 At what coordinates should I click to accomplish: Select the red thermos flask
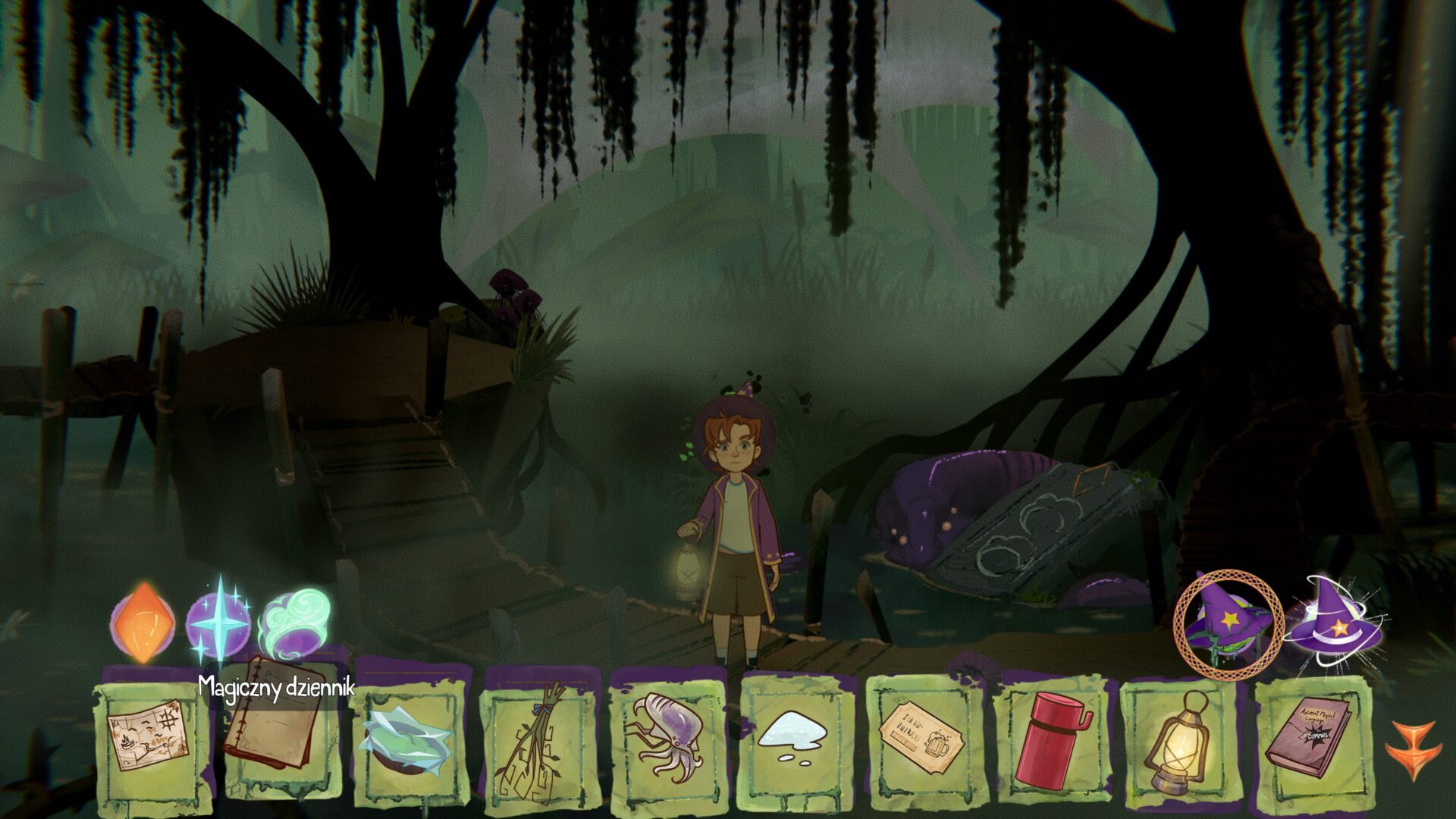pyautogui.click(x=1050, y=737)
